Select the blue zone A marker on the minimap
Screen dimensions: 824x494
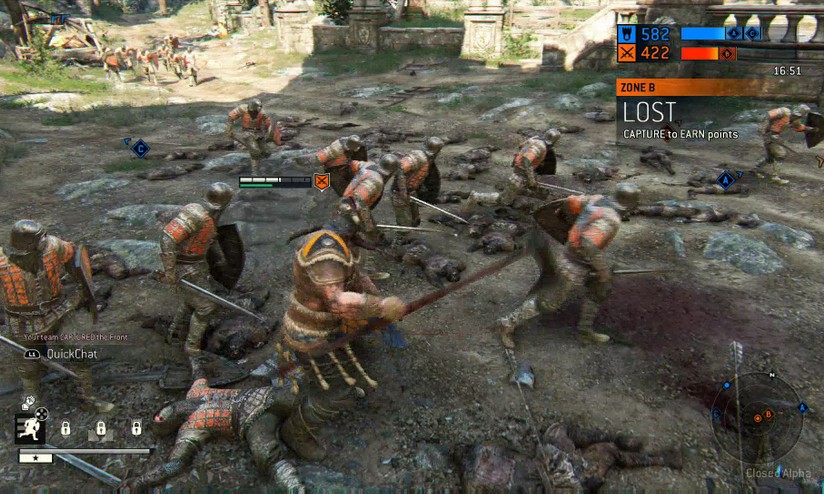point(802,408)
